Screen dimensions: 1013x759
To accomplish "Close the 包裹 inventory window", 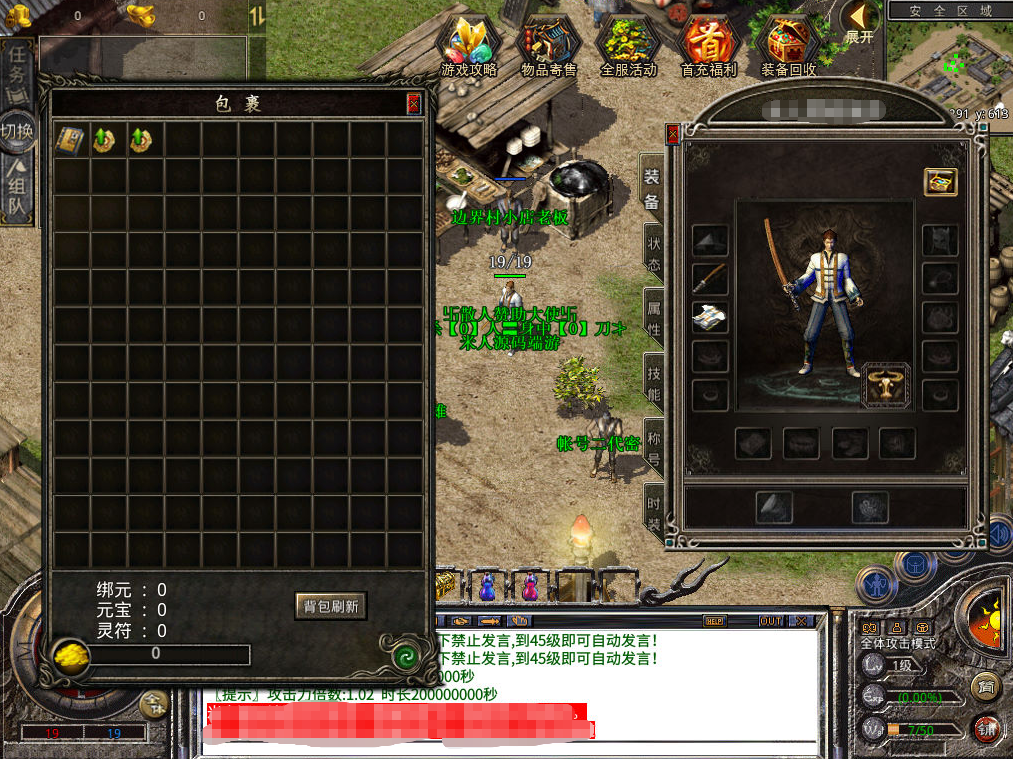I will click(413, 104).
